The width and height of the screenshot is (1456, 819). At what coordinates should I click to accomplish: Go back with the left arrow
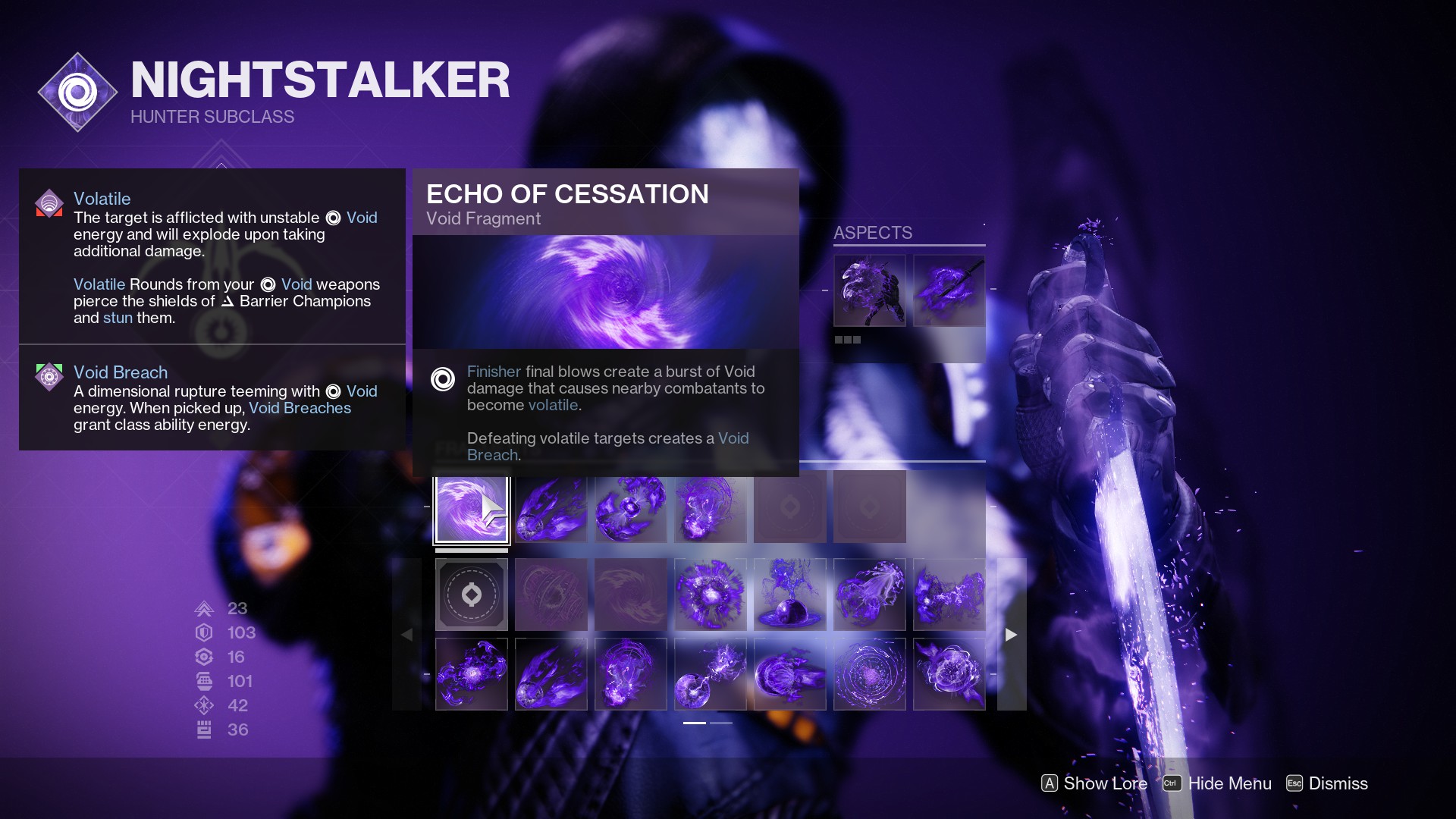click(408, 634)
